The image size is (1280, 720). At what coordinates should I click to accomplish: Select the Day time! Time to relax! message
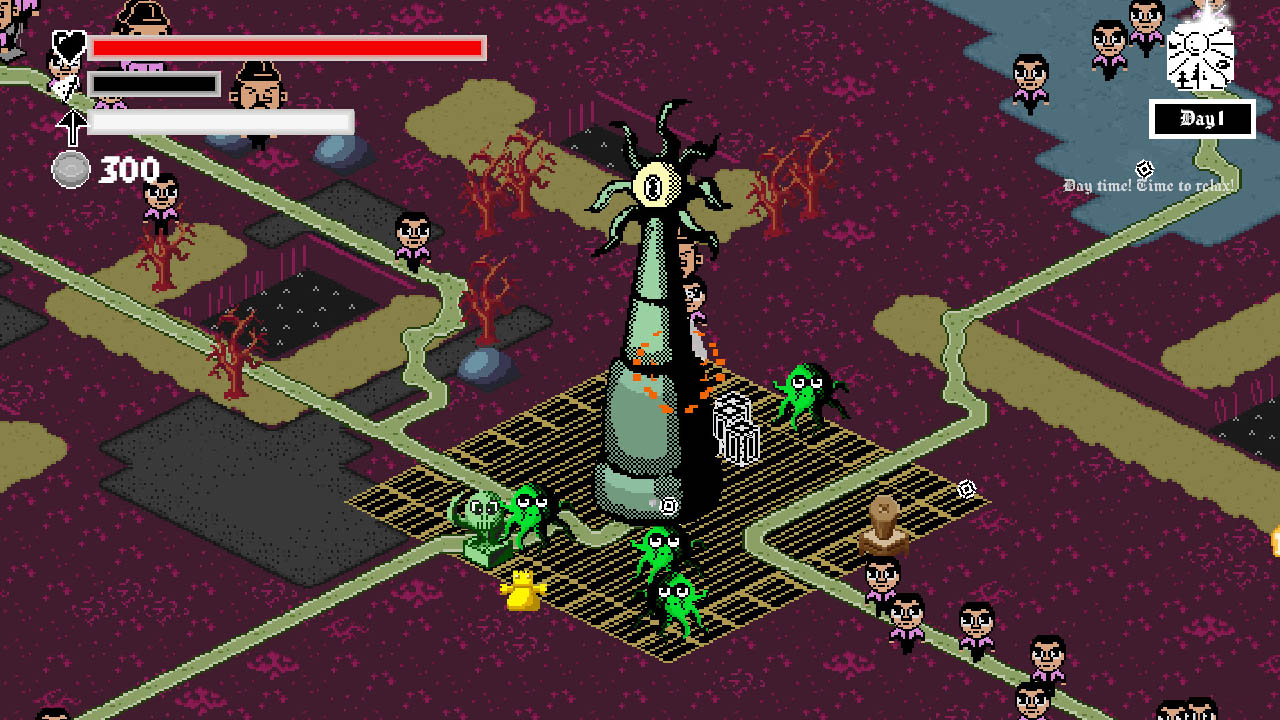tap(1150, 185)
